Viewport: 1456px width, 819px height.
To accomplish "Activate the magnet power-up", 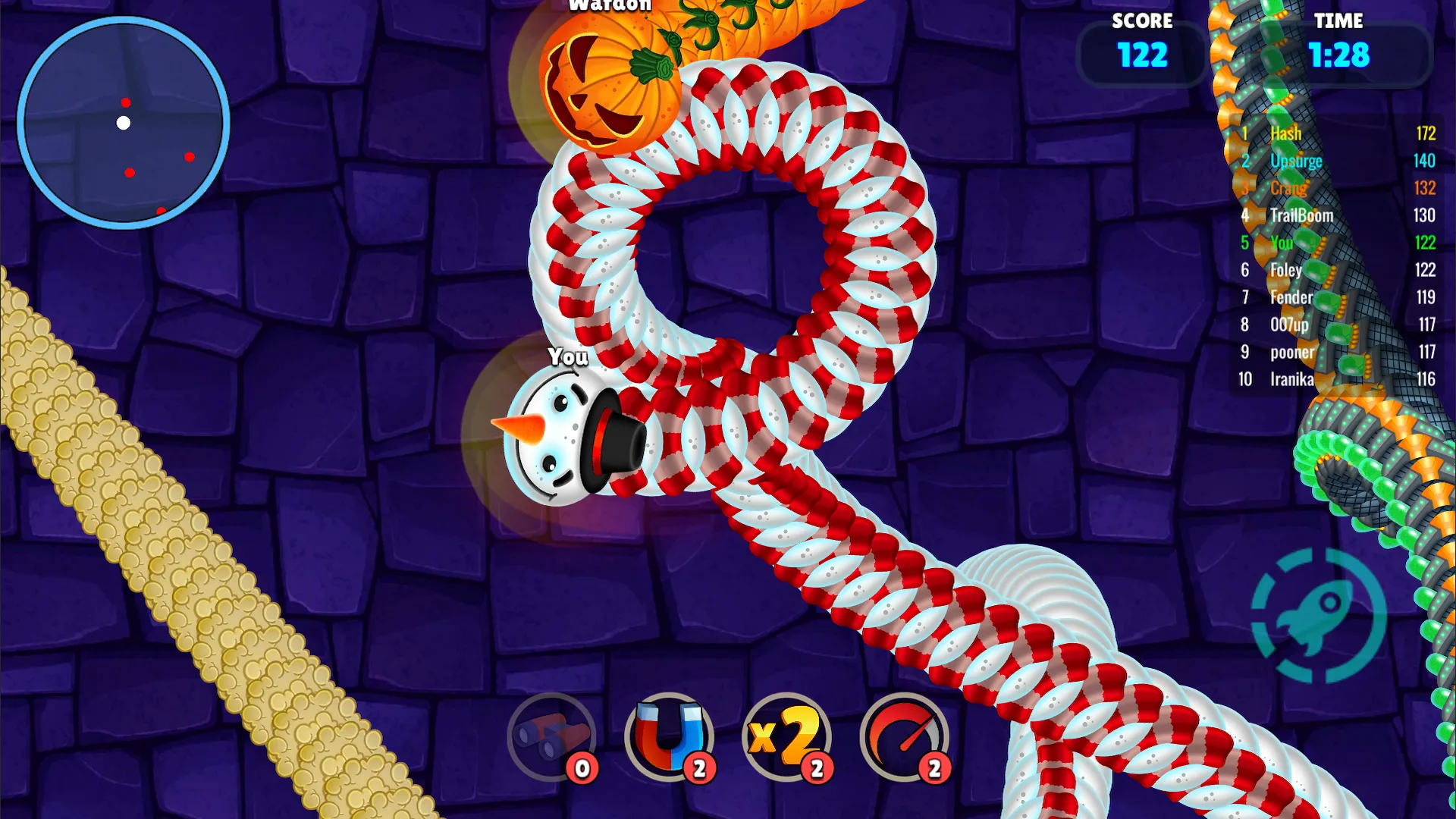I will (x=670, y=735).
